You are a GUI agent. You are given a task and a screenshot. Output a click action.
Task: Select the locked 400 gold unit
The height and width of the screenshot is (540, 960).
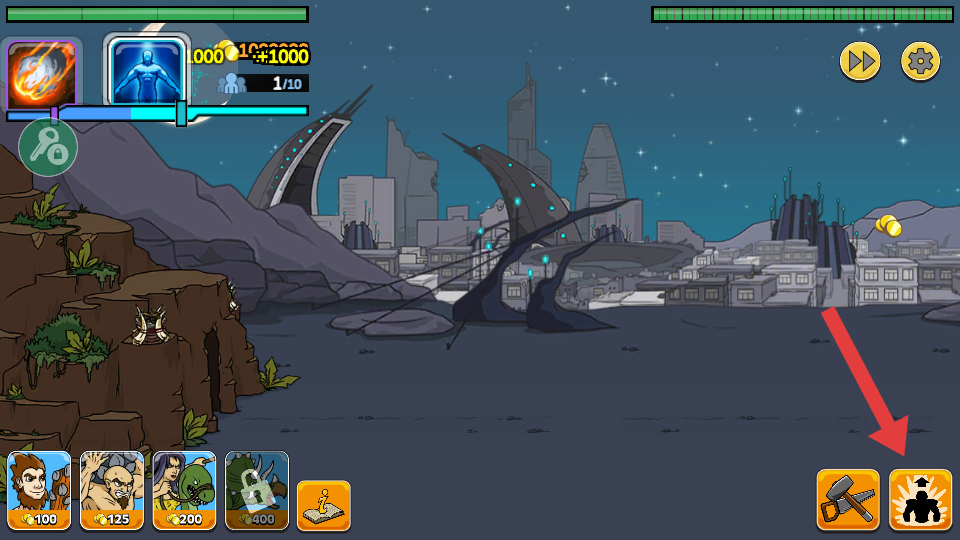pos(257,490)
